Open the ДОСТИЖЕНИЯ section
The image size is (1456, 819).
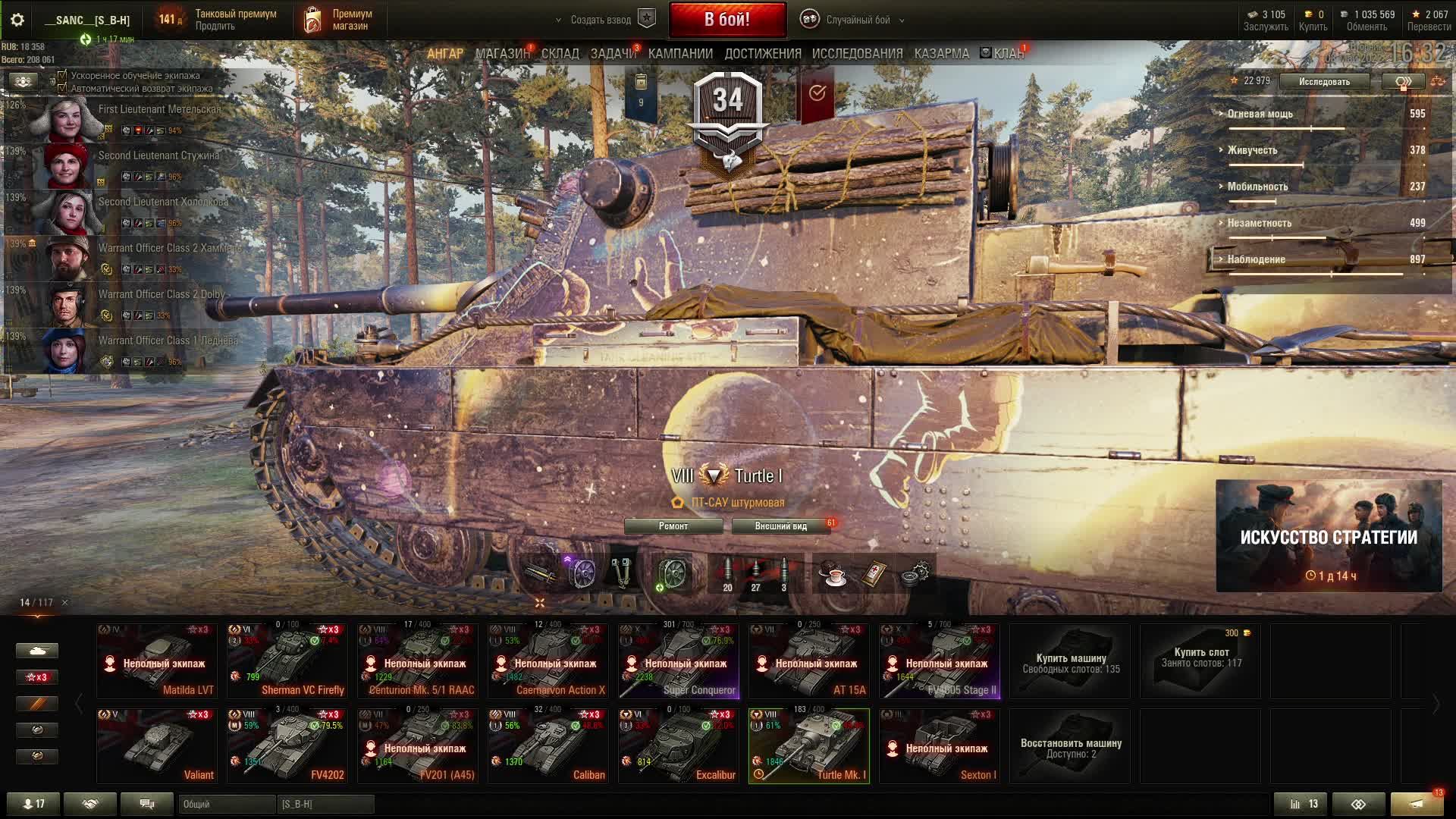(x=761, y=53)
